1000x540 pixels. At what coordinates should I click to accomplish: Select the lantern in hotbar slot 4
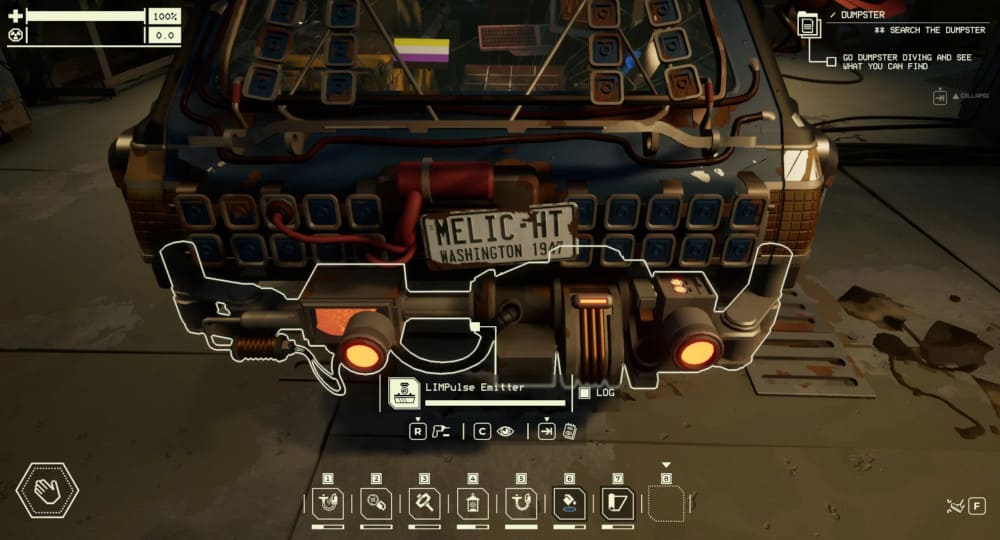pos(473,504)
